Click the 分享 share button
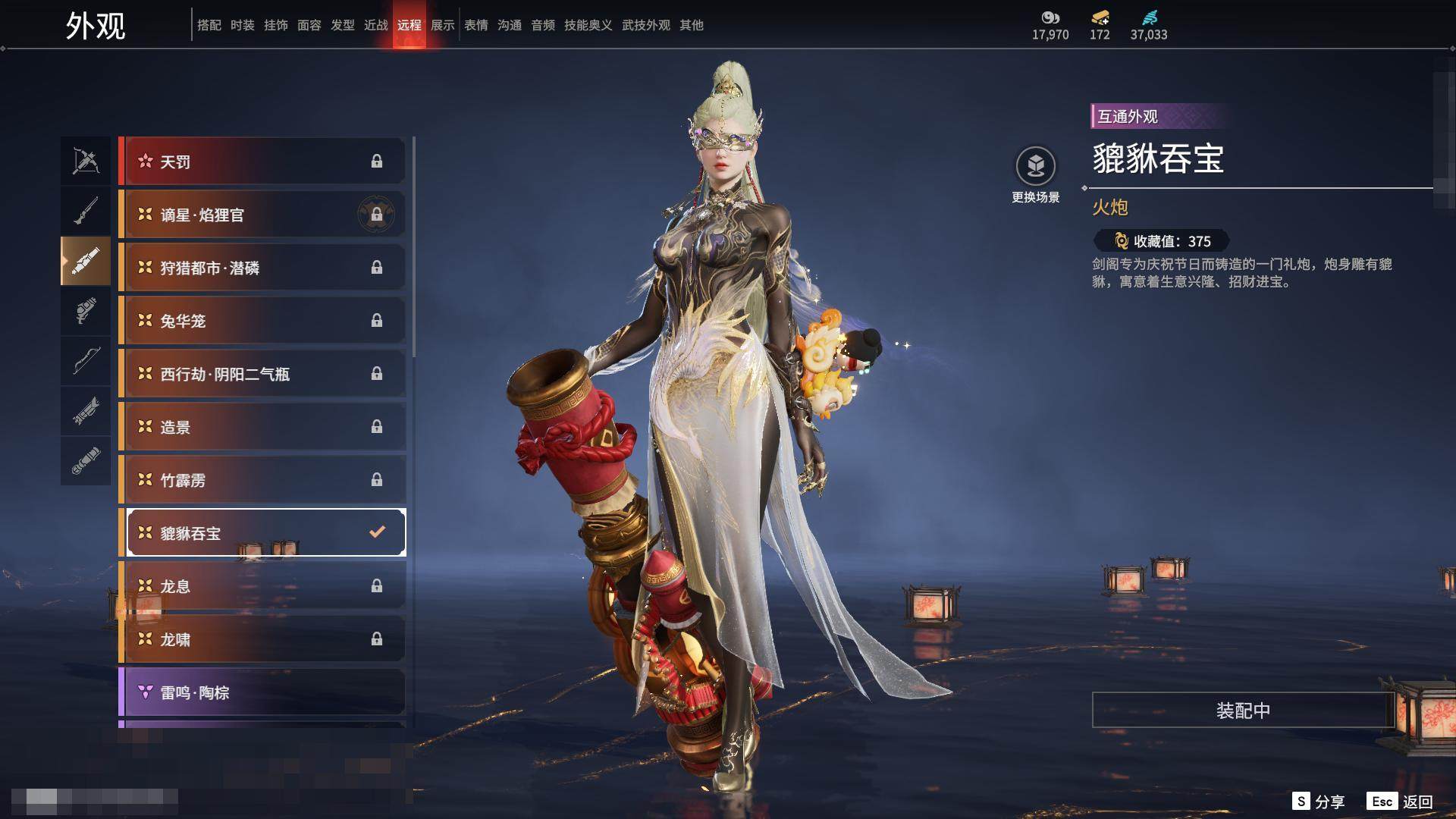 [1319, 802]
